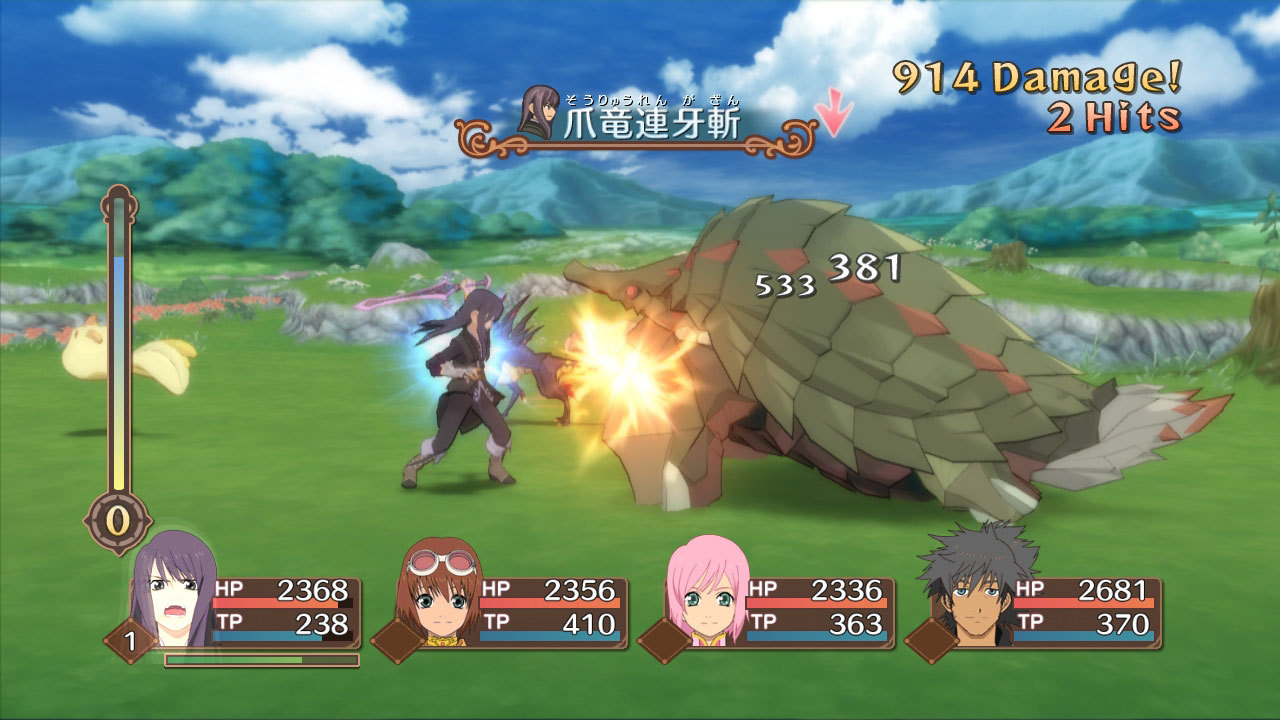Pick Raven's spiky dark-haired portrait
The image size is (1280, 720).
click(x=975, y=590)
